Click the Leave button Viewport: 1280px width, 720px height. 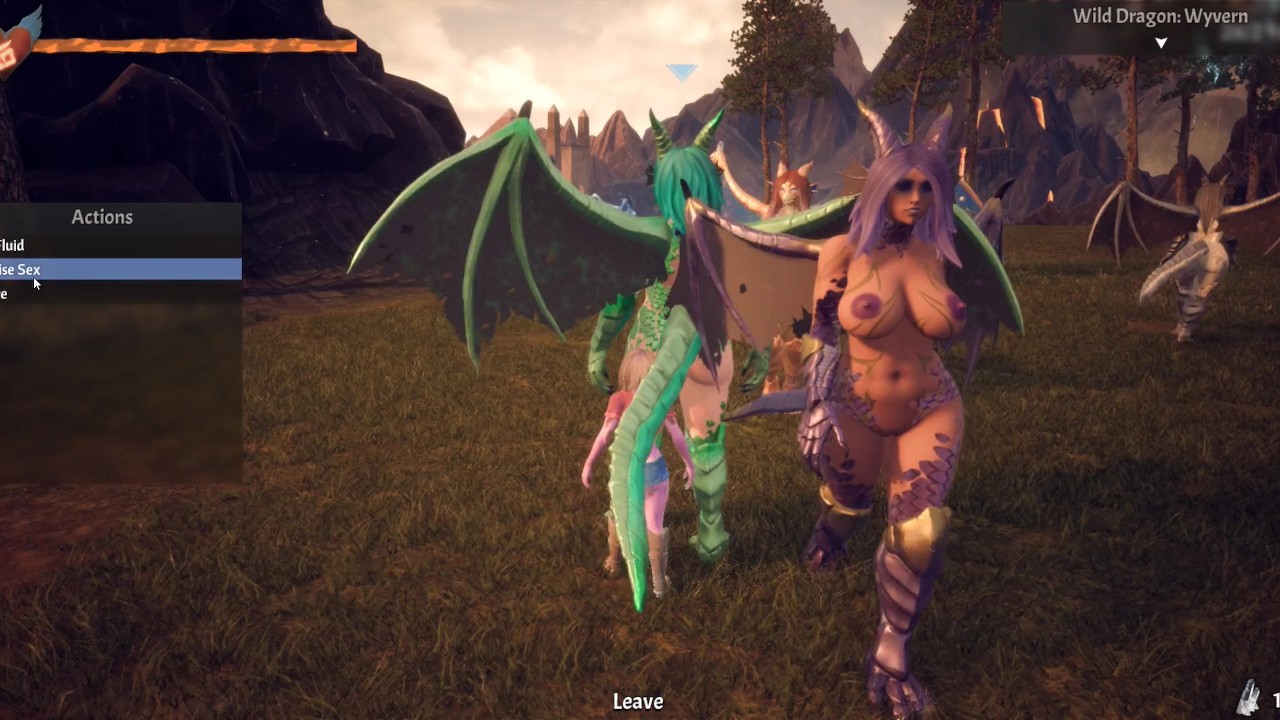638,702
